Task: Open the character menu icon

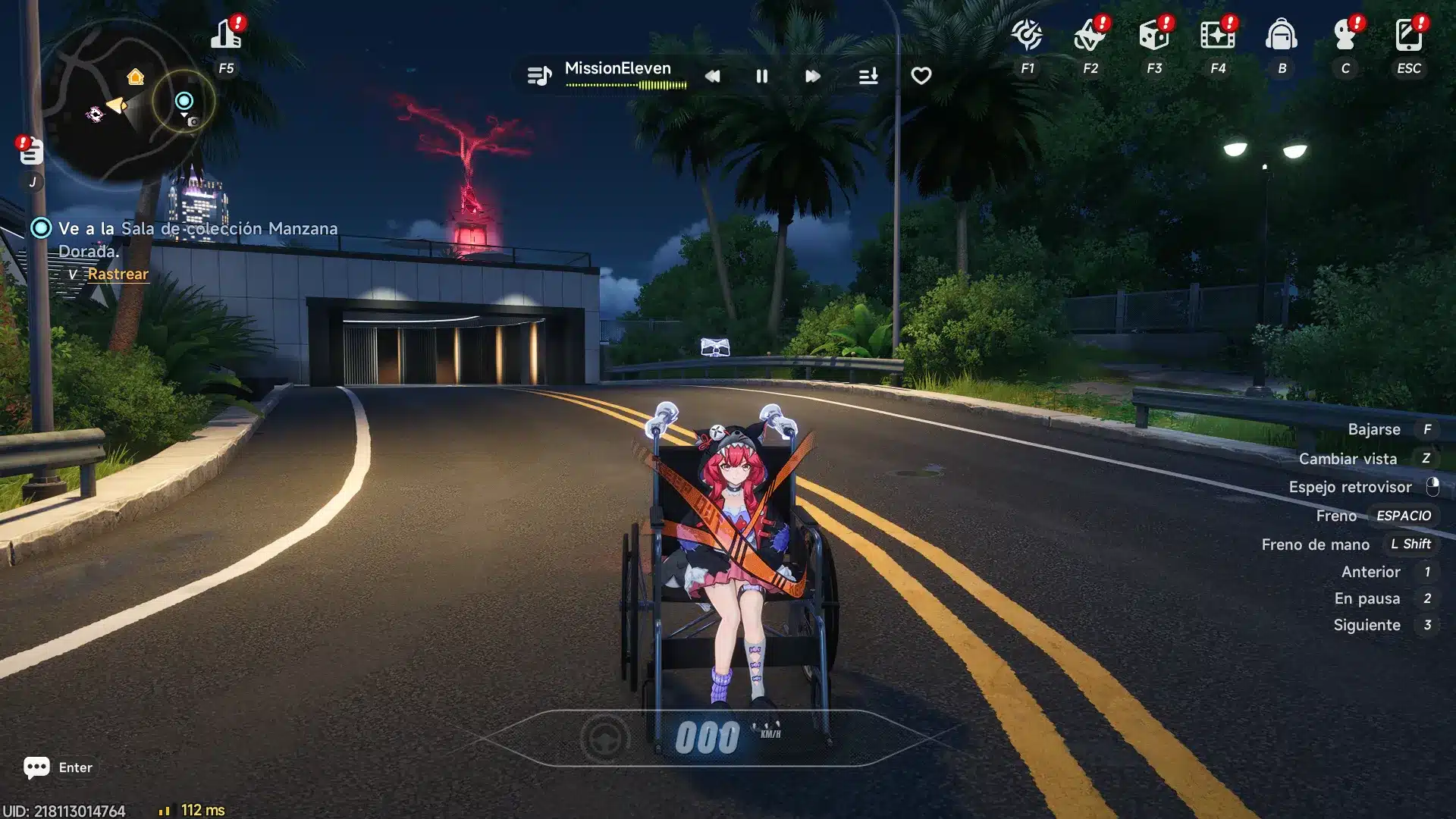Action: (x=1345, y=36)
